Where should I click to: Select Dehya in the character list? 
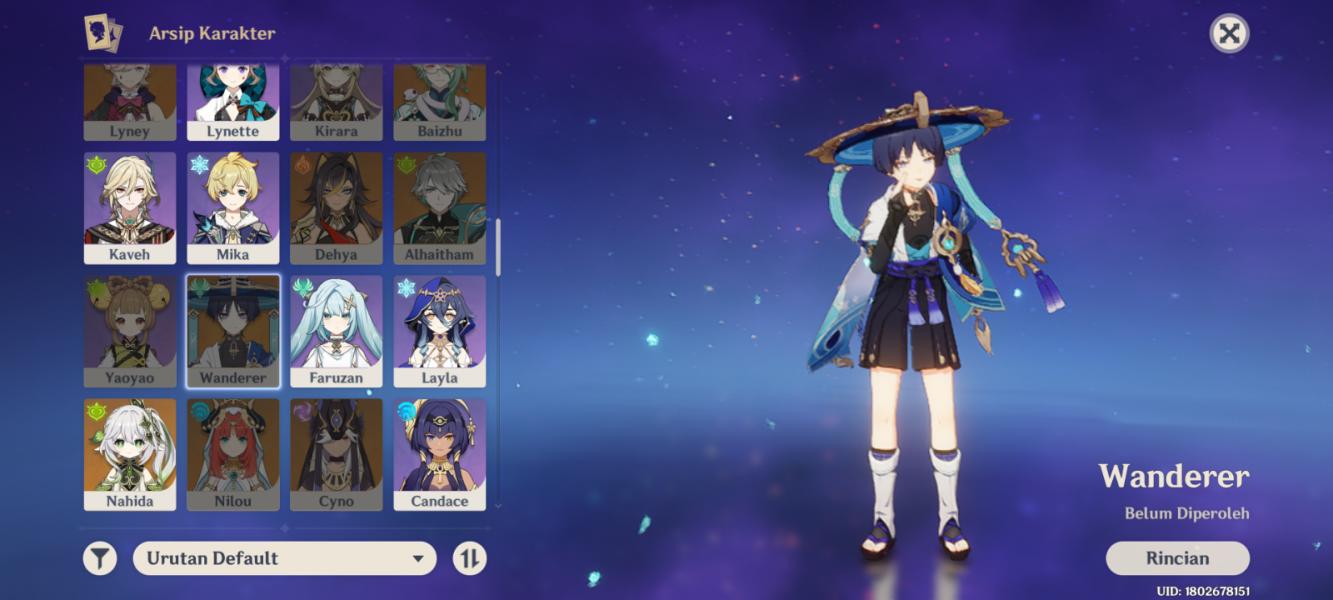click(x=336, y=208)
